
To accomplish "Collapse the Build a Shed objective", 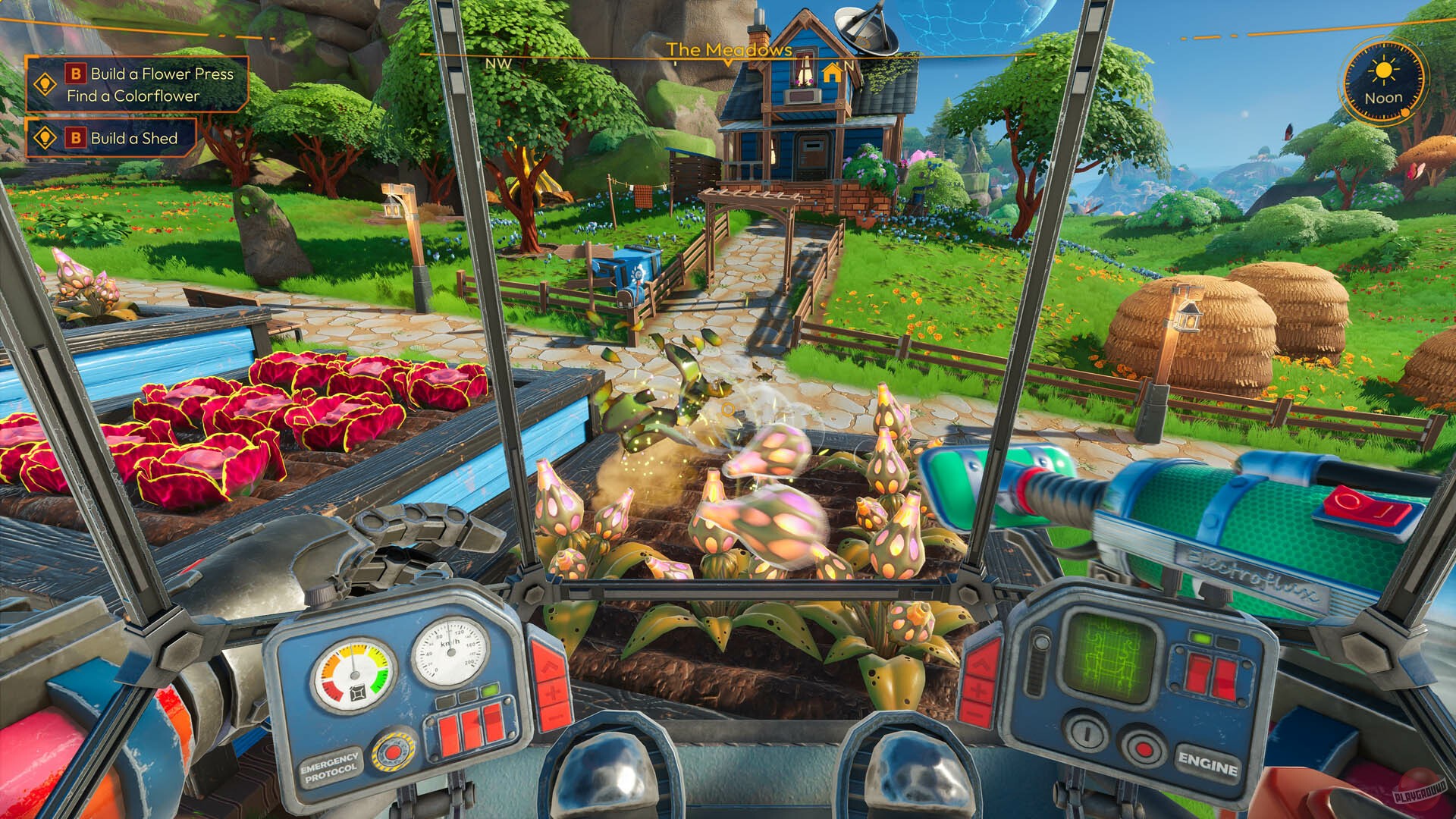I will pyautogui.click(x=135, y=139).
